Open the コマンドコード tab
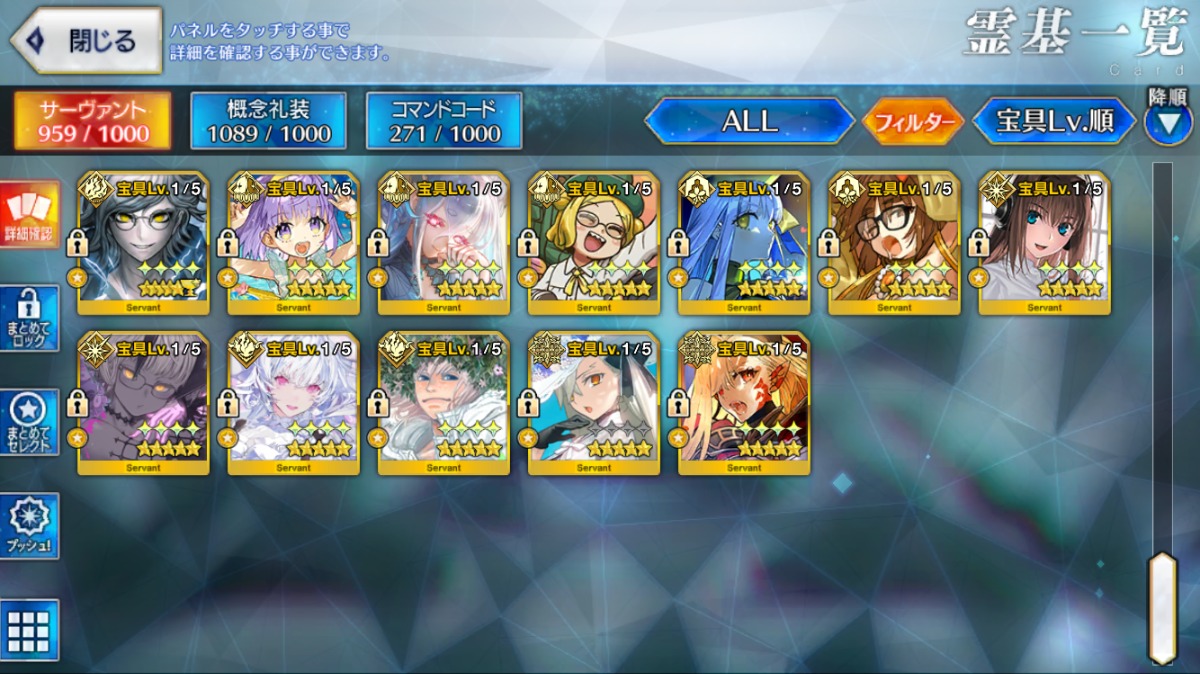 [x=444, y=121]
